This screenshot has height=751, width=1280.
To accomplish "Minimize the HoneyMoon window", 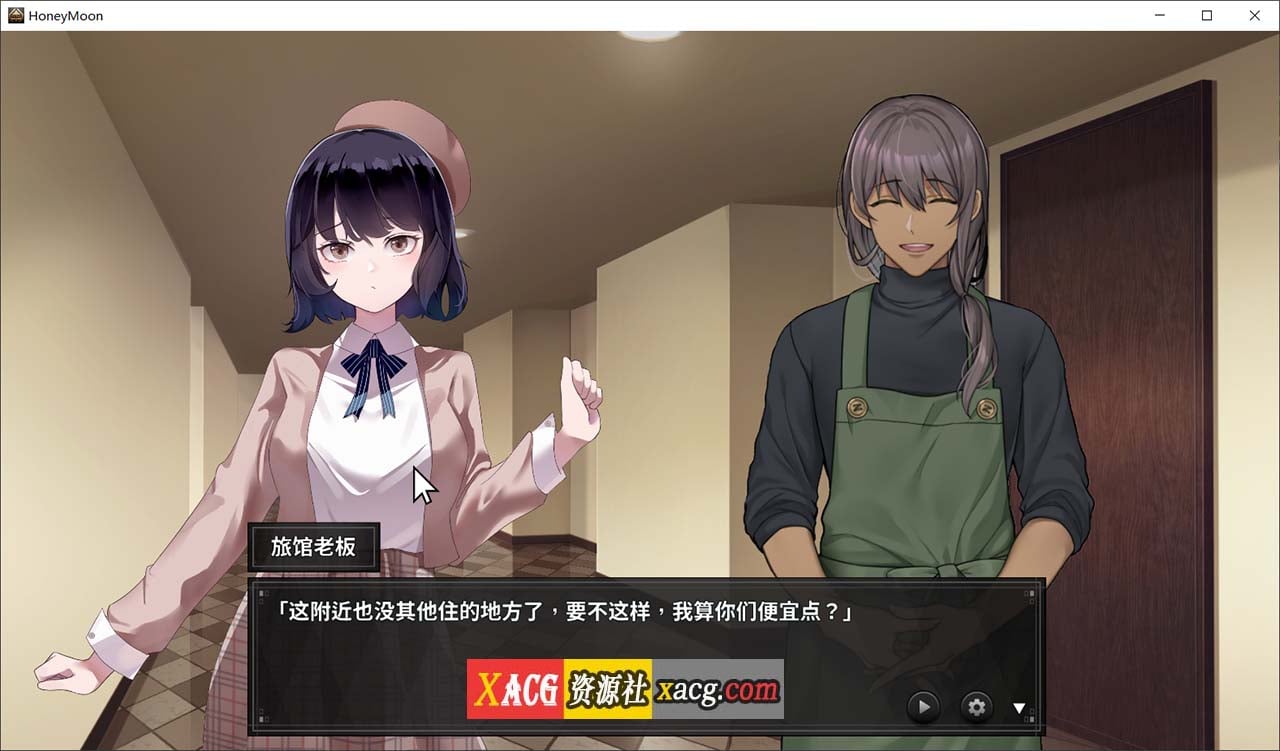I will point(1159,15).
